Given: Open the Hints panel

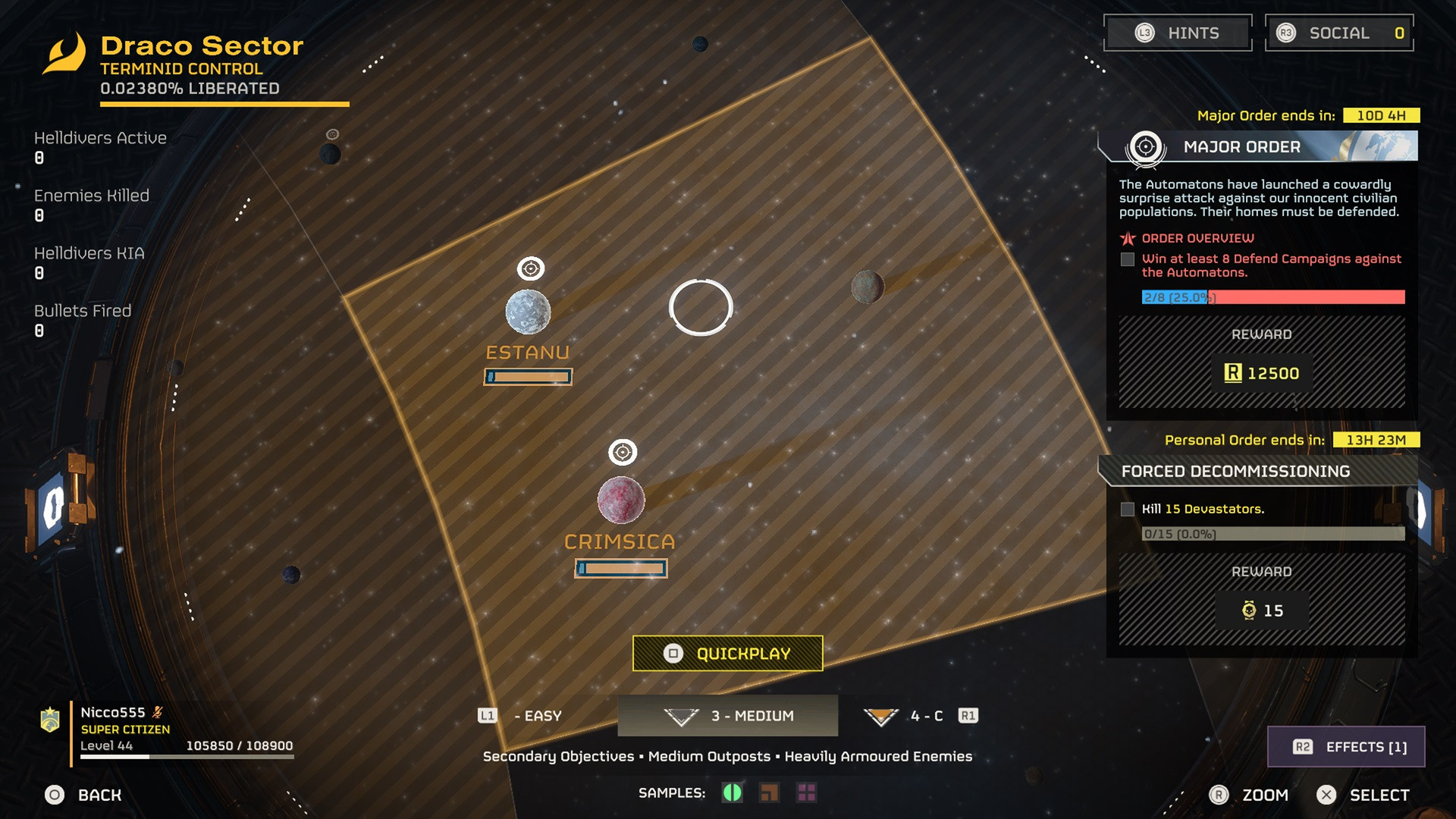Looking at the screenshot, I should (1177, 33).
